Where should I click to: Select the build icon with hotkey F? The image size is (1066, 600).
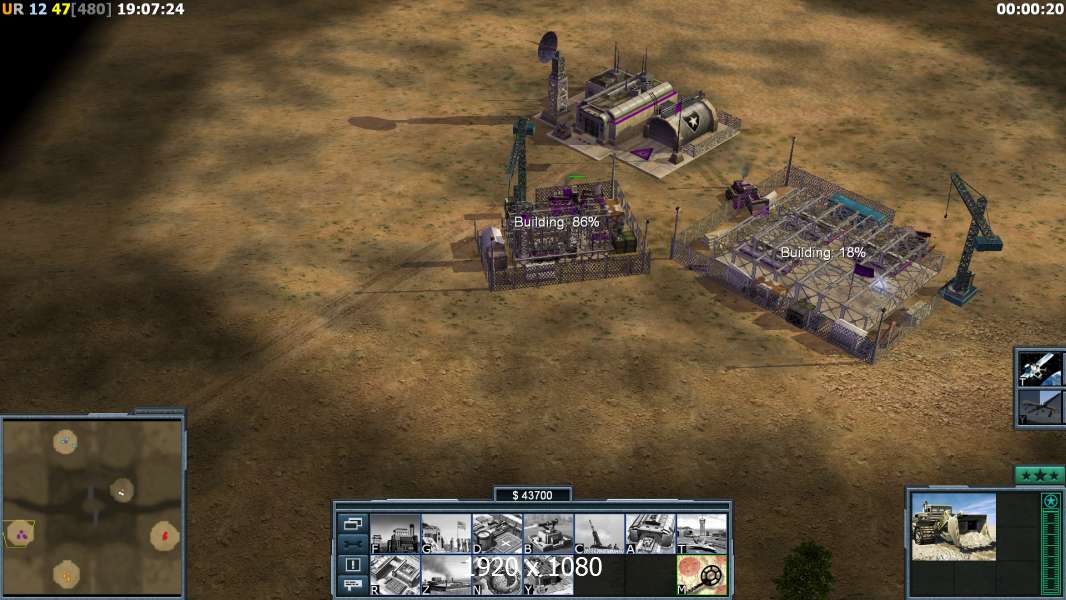[x=395, y=533]
